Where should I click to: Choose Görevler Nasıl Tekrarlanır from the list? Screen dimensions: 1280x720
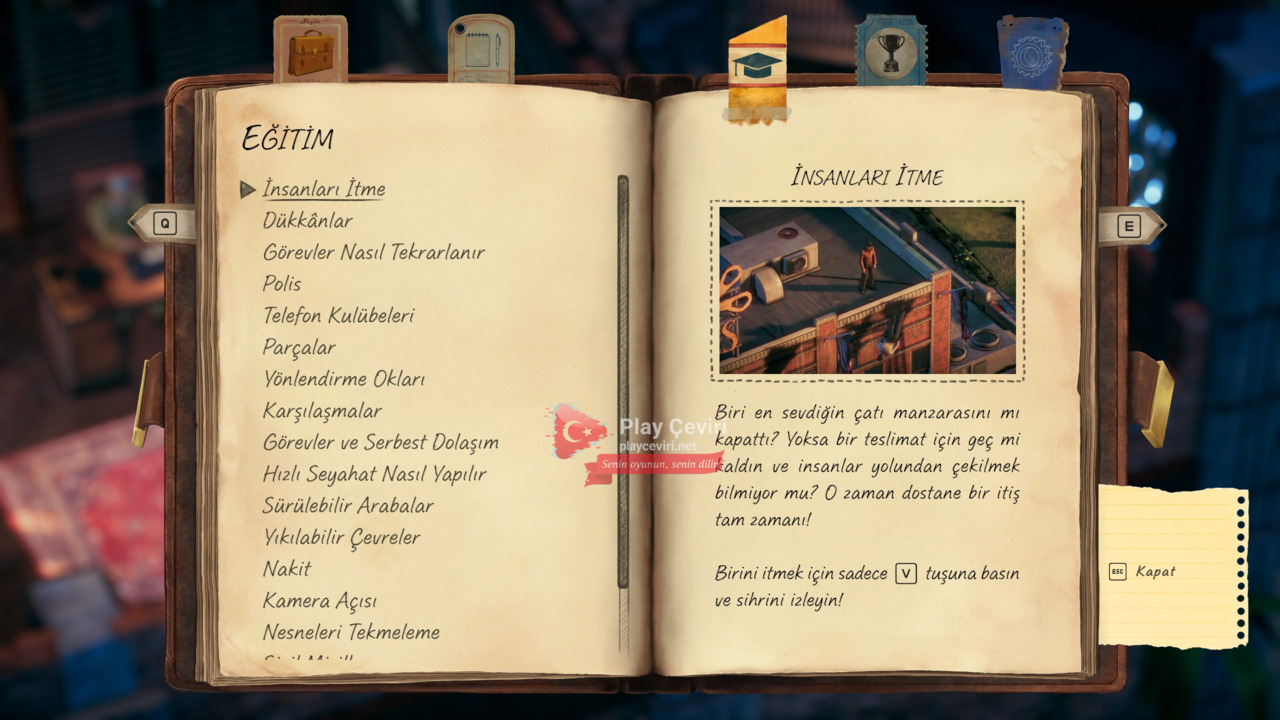[373, 252]
